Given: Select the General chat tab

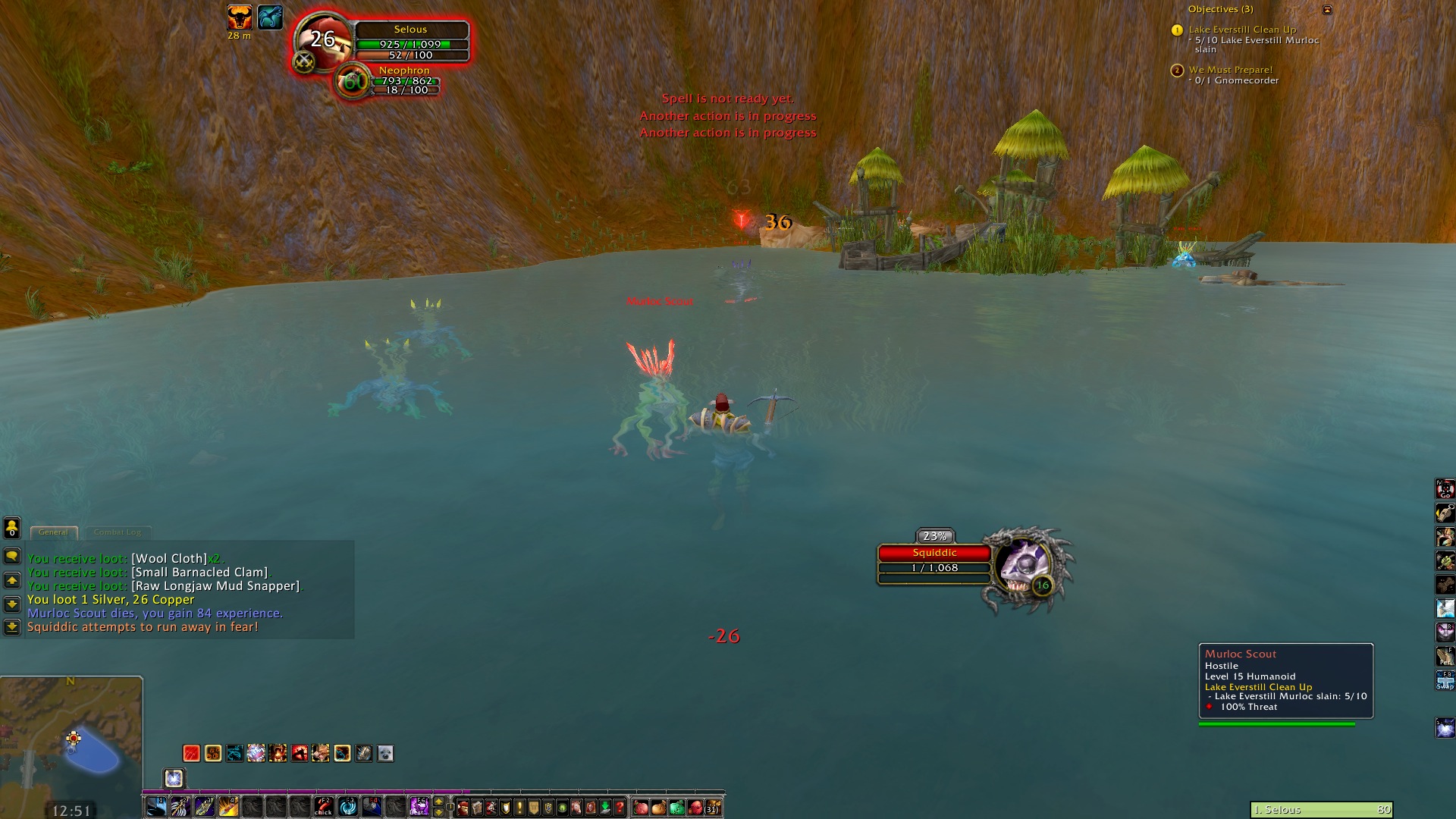Looking at the screenshot, I should click(x=53, y=532).
